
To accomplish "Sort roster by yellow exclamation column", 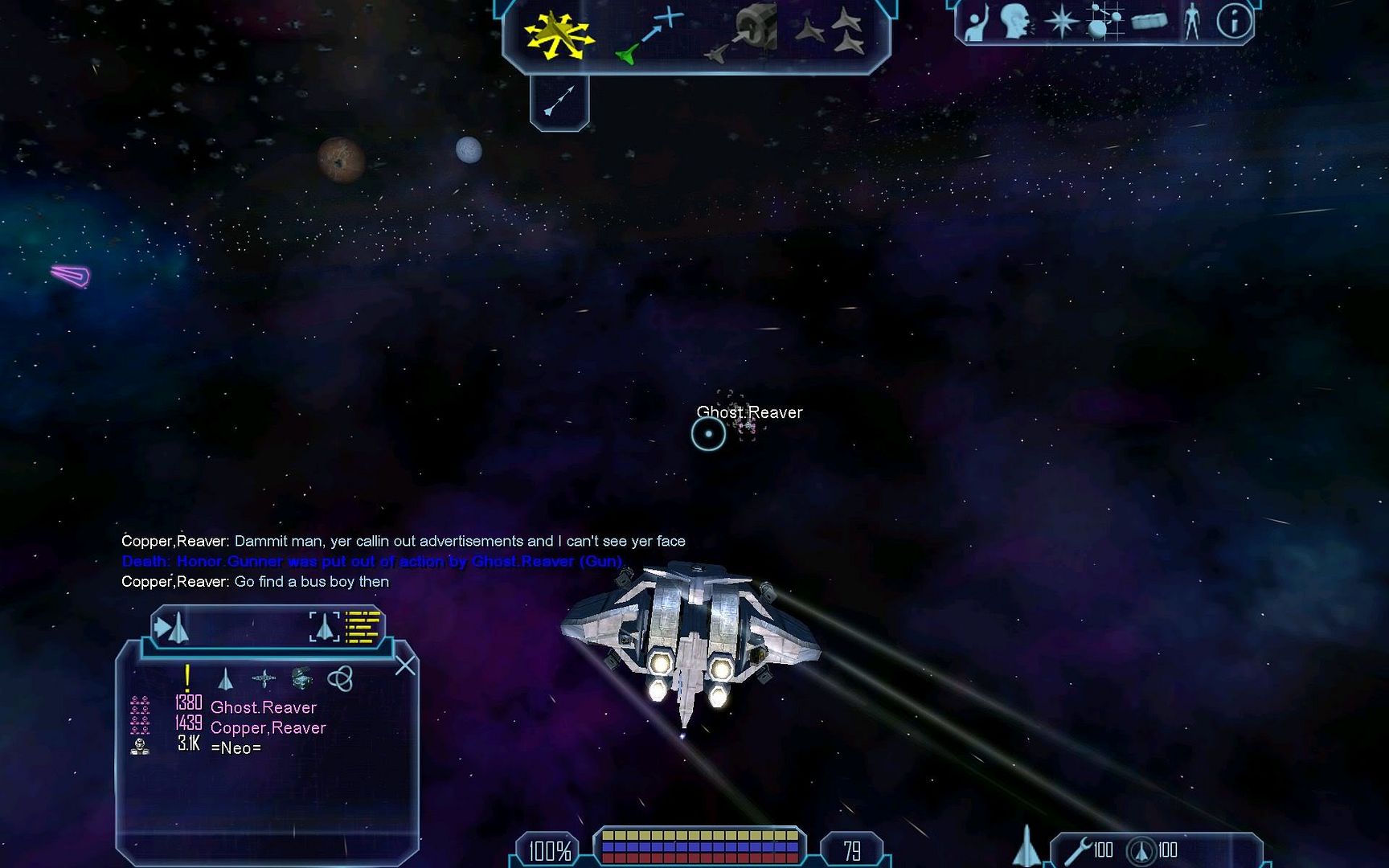I will pyautogui.click(x=187, y=678).
